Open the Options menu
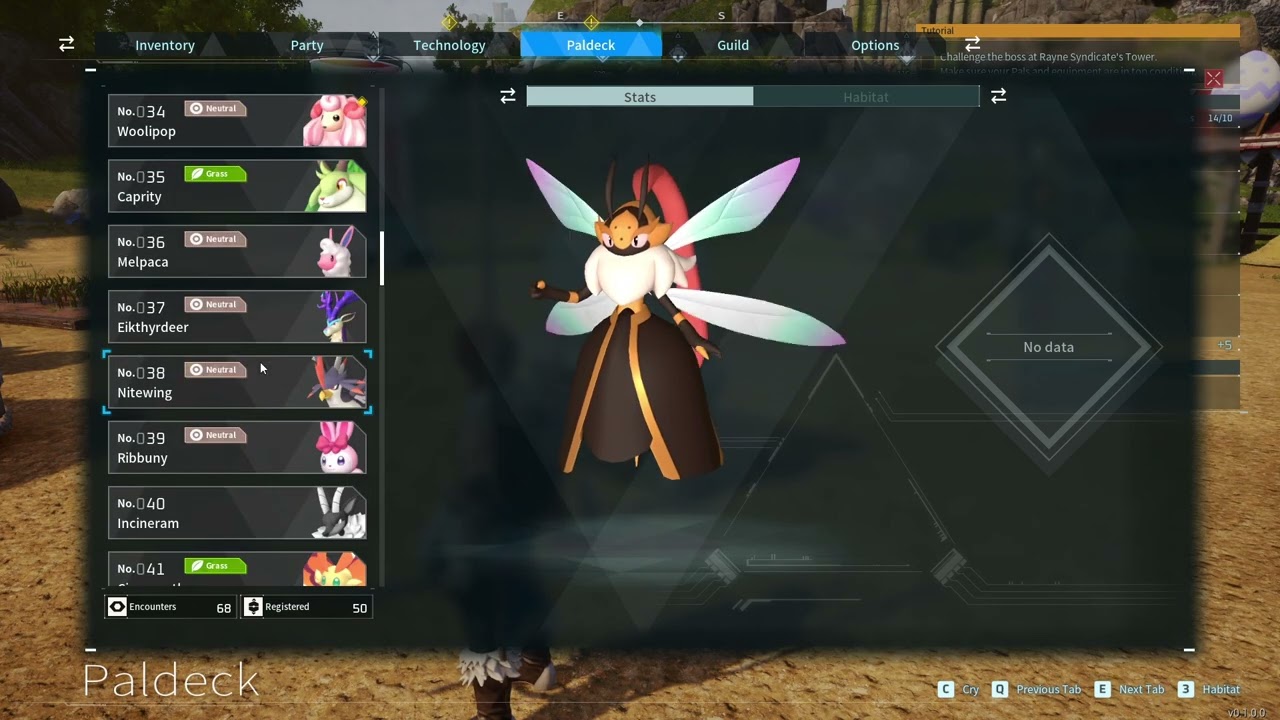This screenshot has height=720, width=1280. coord(875,45)
